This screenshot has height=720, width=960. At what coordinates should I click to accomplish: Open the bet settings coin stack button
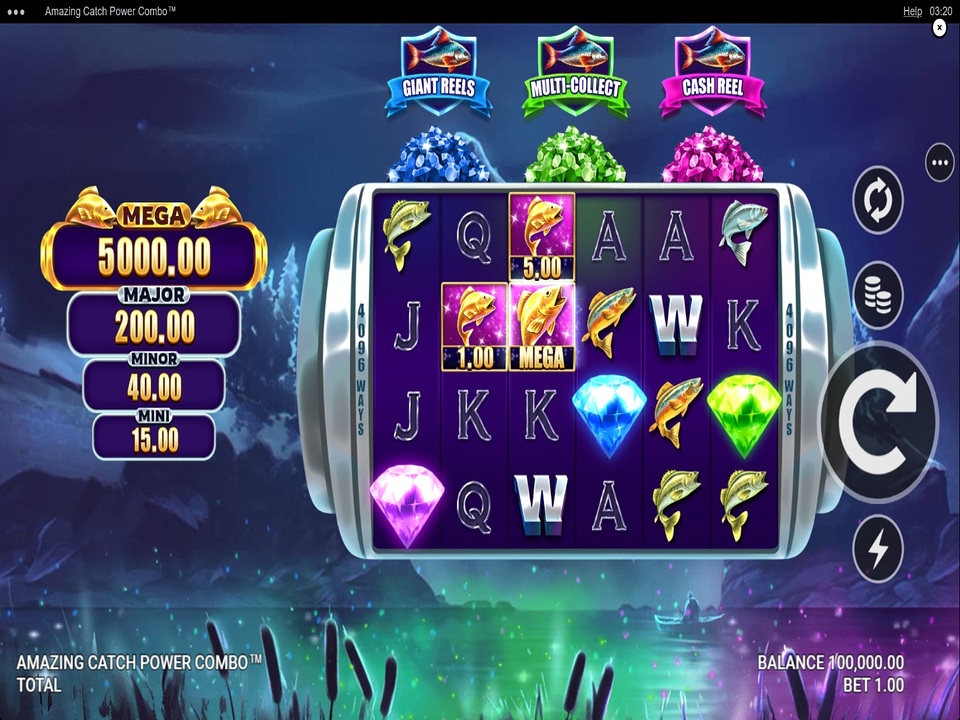(x=877, y=295)
